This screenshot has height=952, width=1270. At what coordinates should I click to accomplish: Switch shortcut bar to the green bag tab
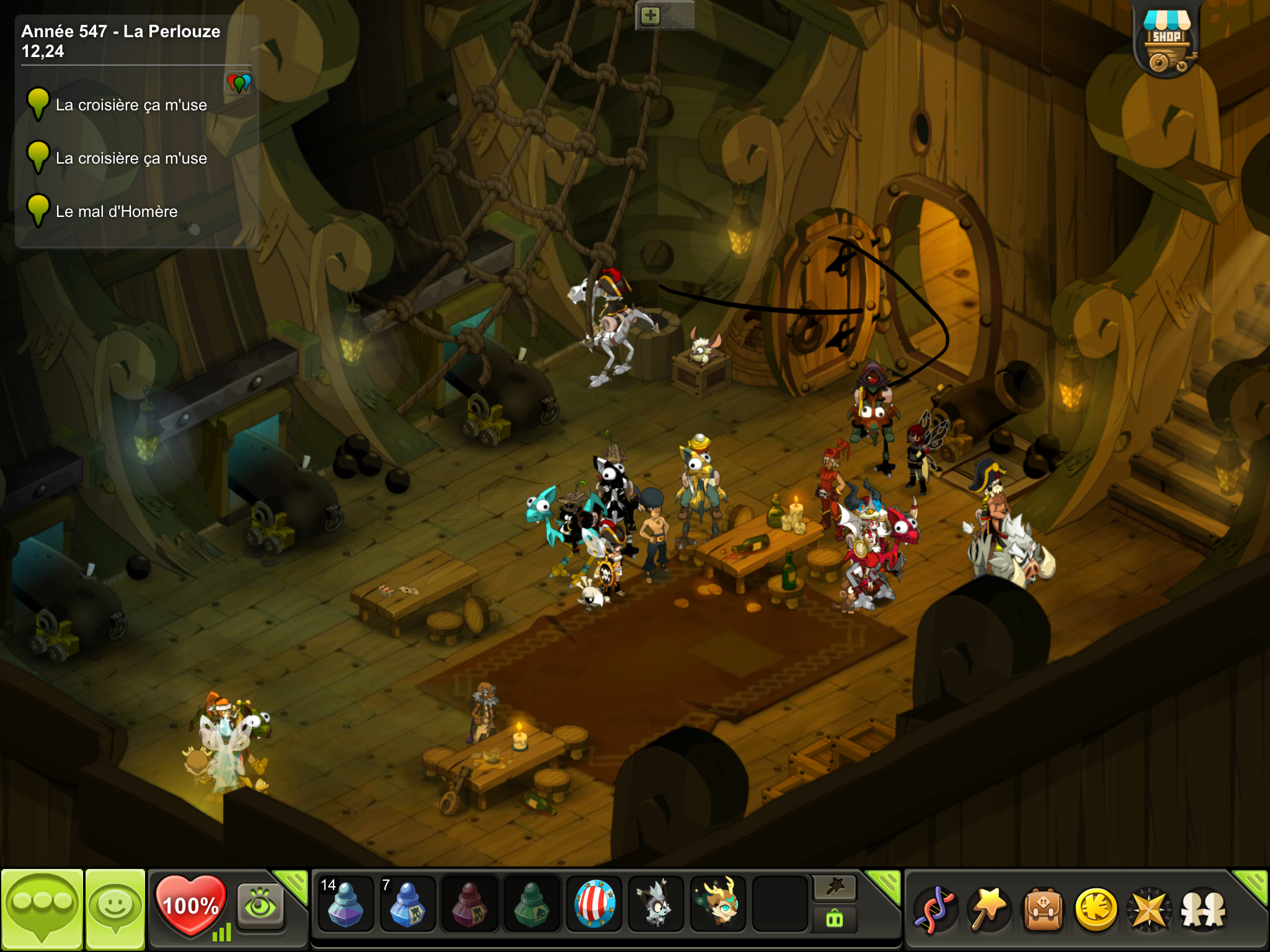[835, 920]
